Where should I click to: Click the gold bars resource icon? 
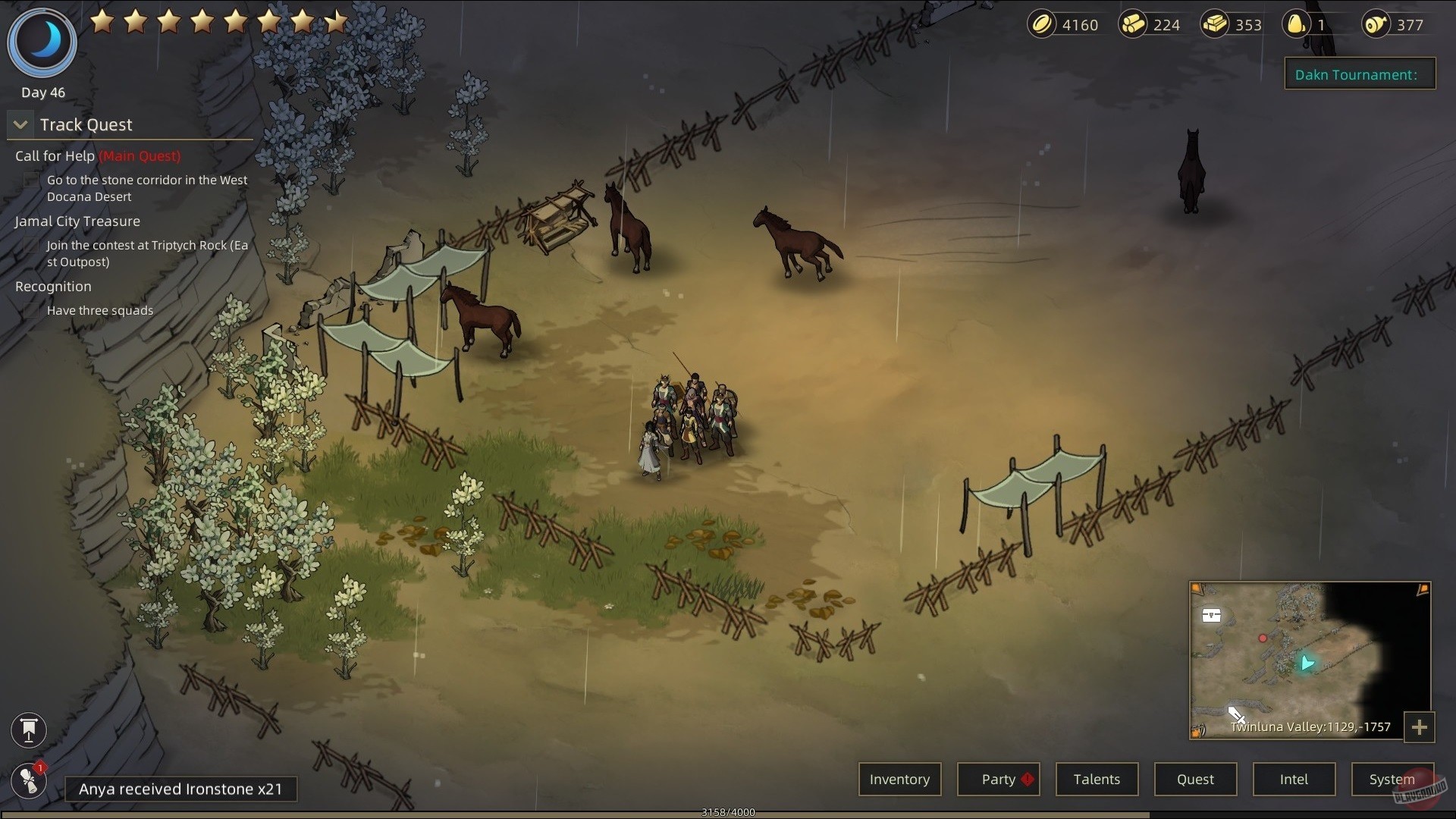point(1216,24)
